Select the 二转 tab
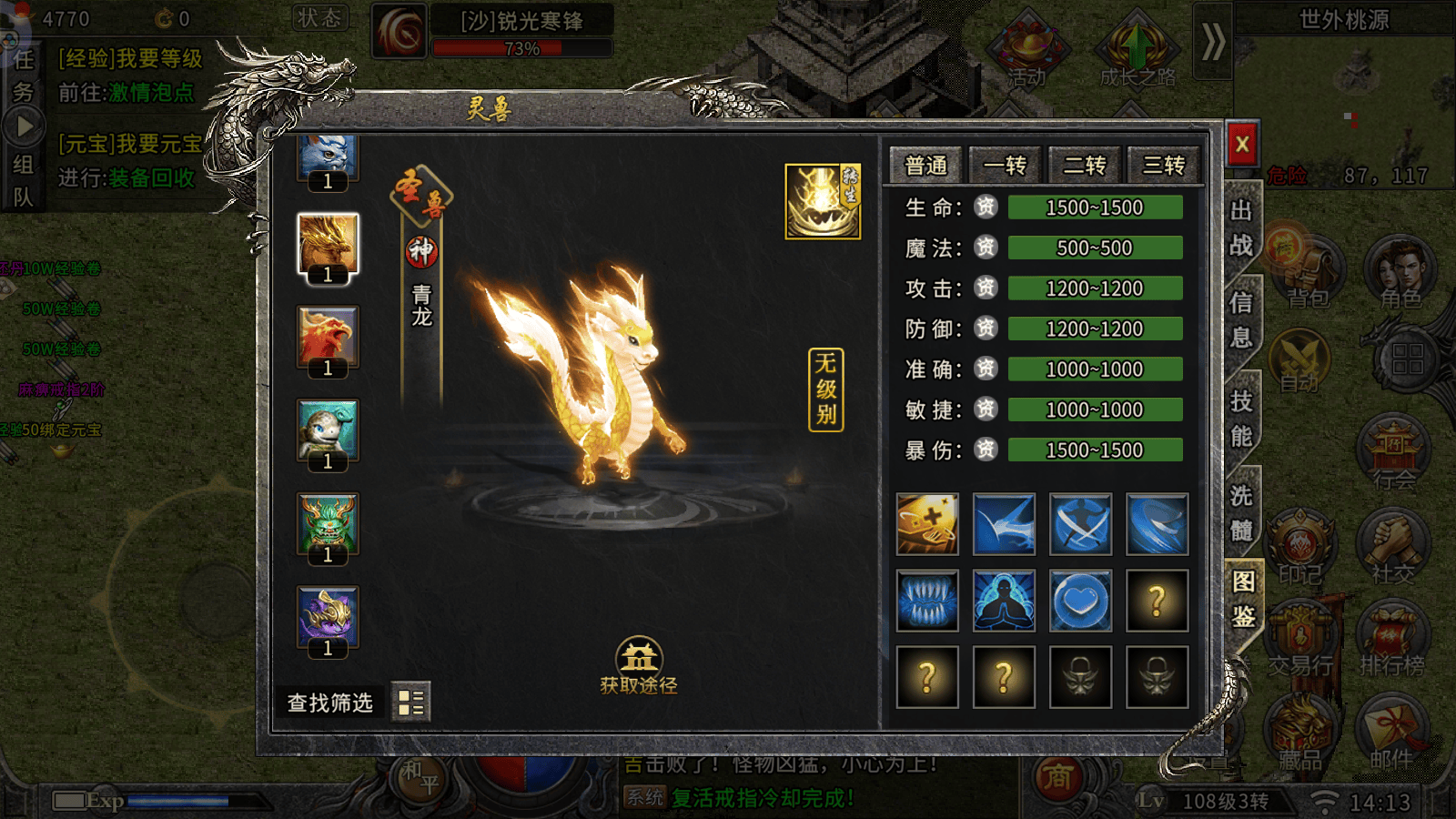 point(1085,166)
